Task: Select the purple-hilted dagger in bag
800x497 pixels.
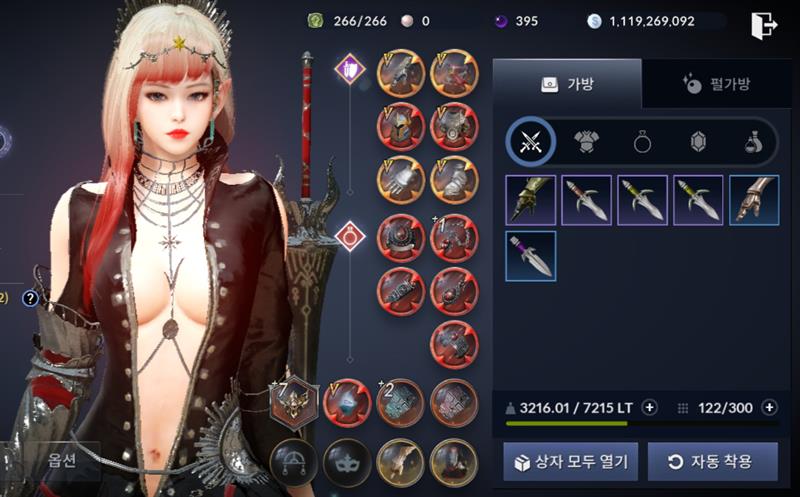Action: (x=531, y=256)
